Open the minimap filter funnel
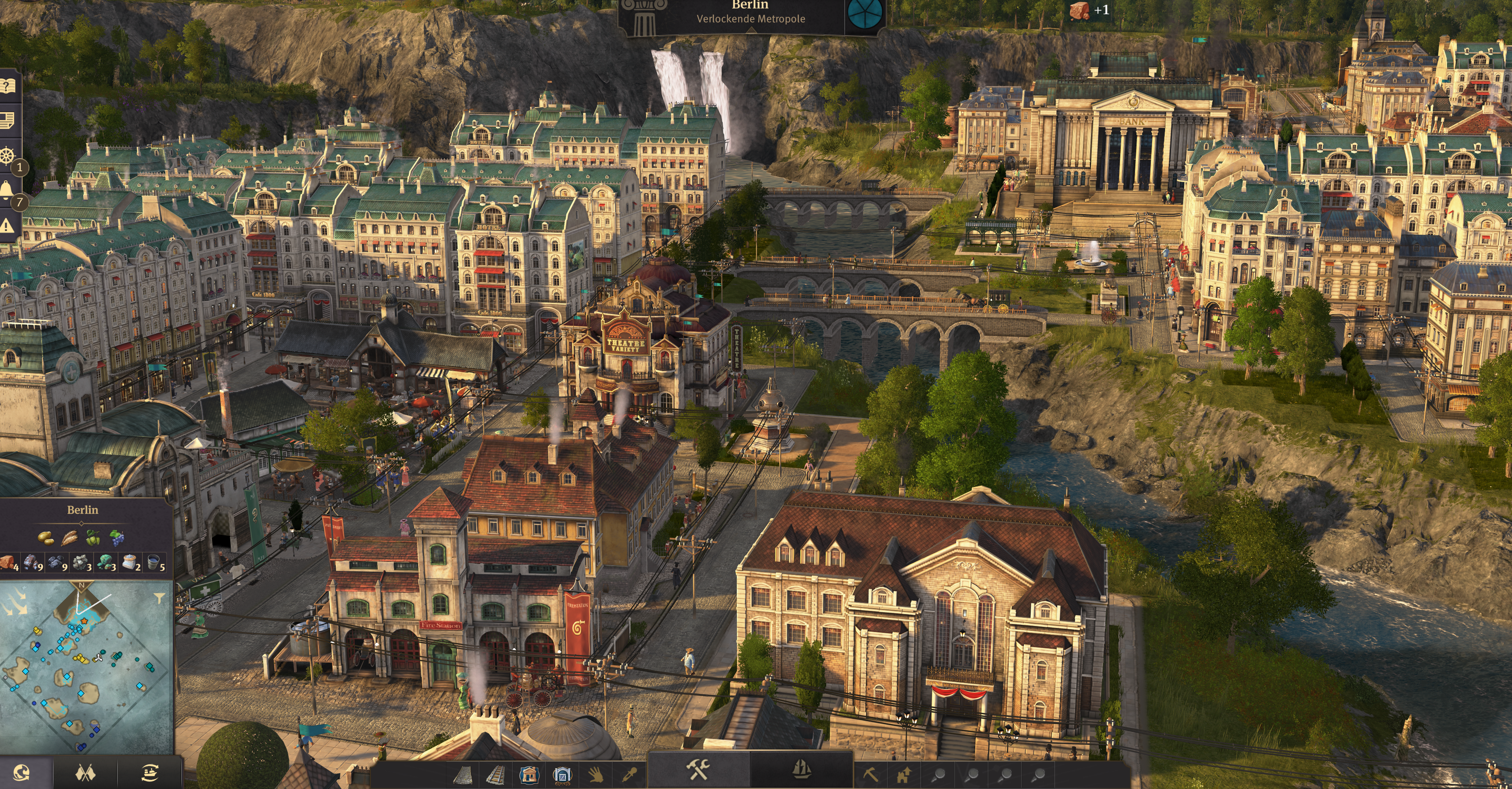The height and width of the screenshot is (789, 1512). pos(159,598)
